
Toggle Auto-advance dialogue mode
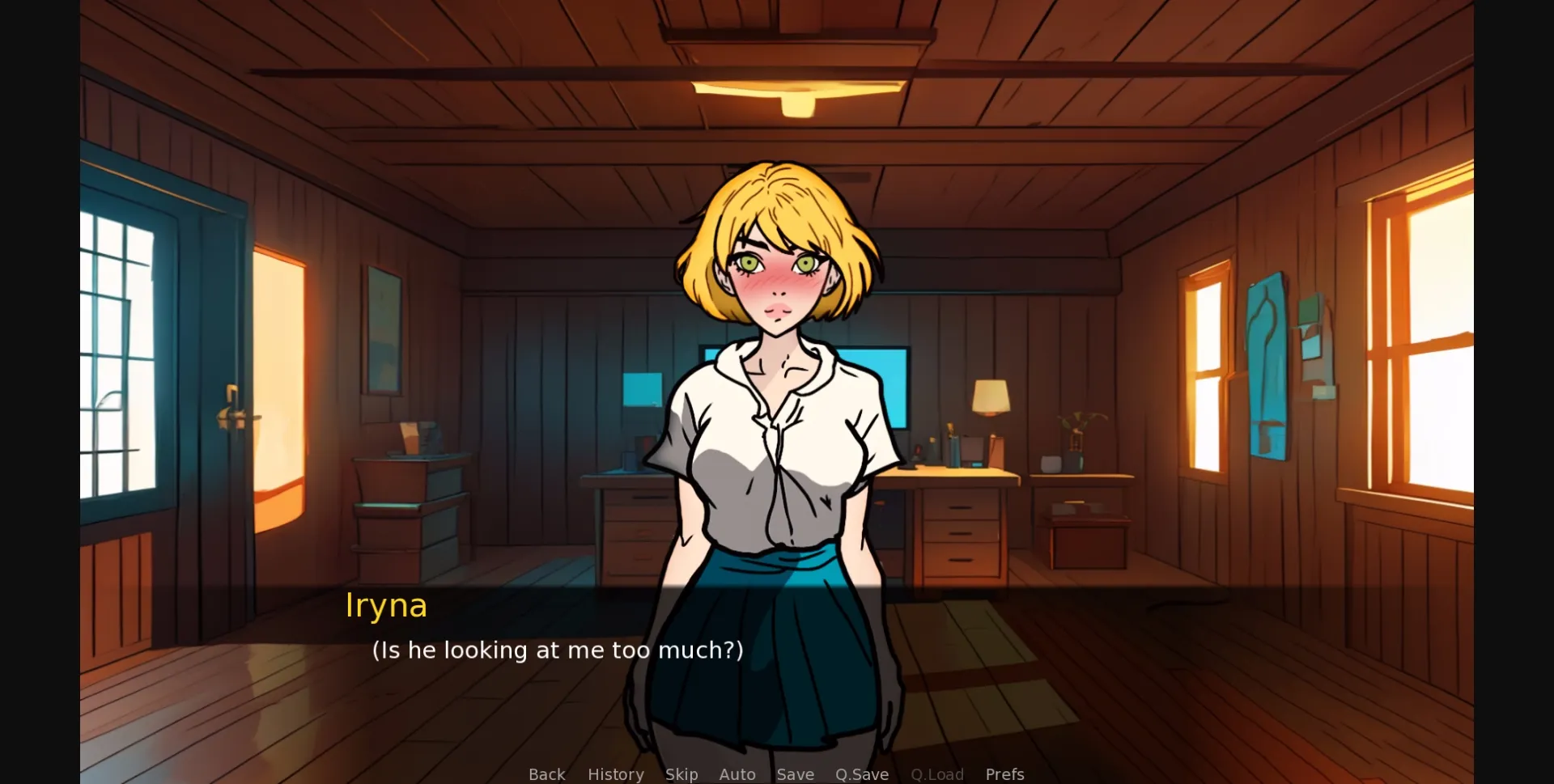[737, 774]
